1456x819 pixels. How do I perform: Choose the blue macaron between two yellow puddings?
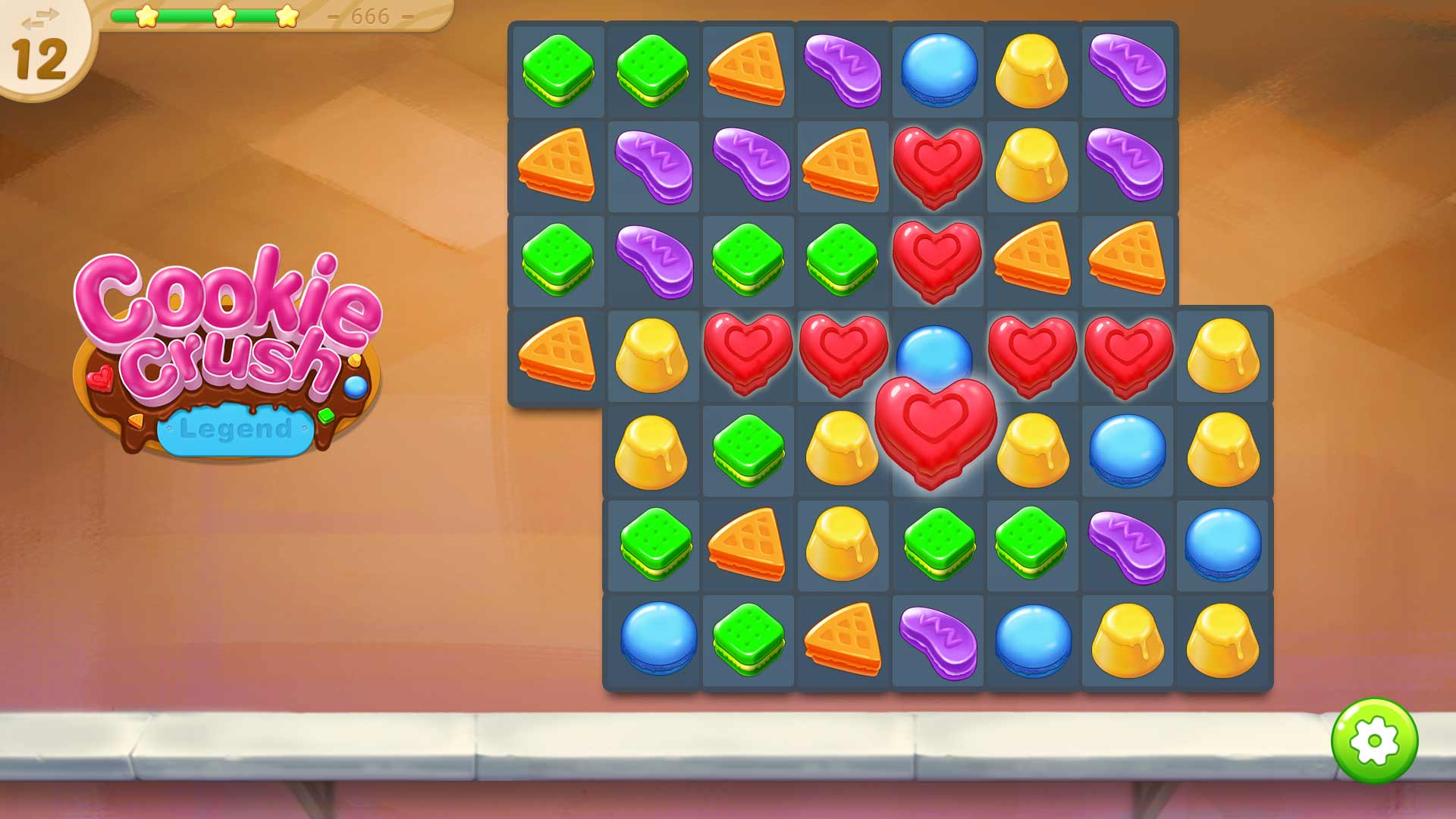(x=1127, y=450)
